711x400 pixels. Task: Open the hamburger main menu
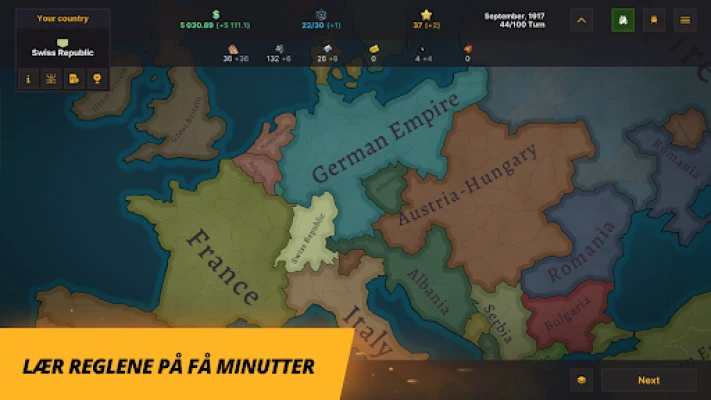click(x=685, y=19)
